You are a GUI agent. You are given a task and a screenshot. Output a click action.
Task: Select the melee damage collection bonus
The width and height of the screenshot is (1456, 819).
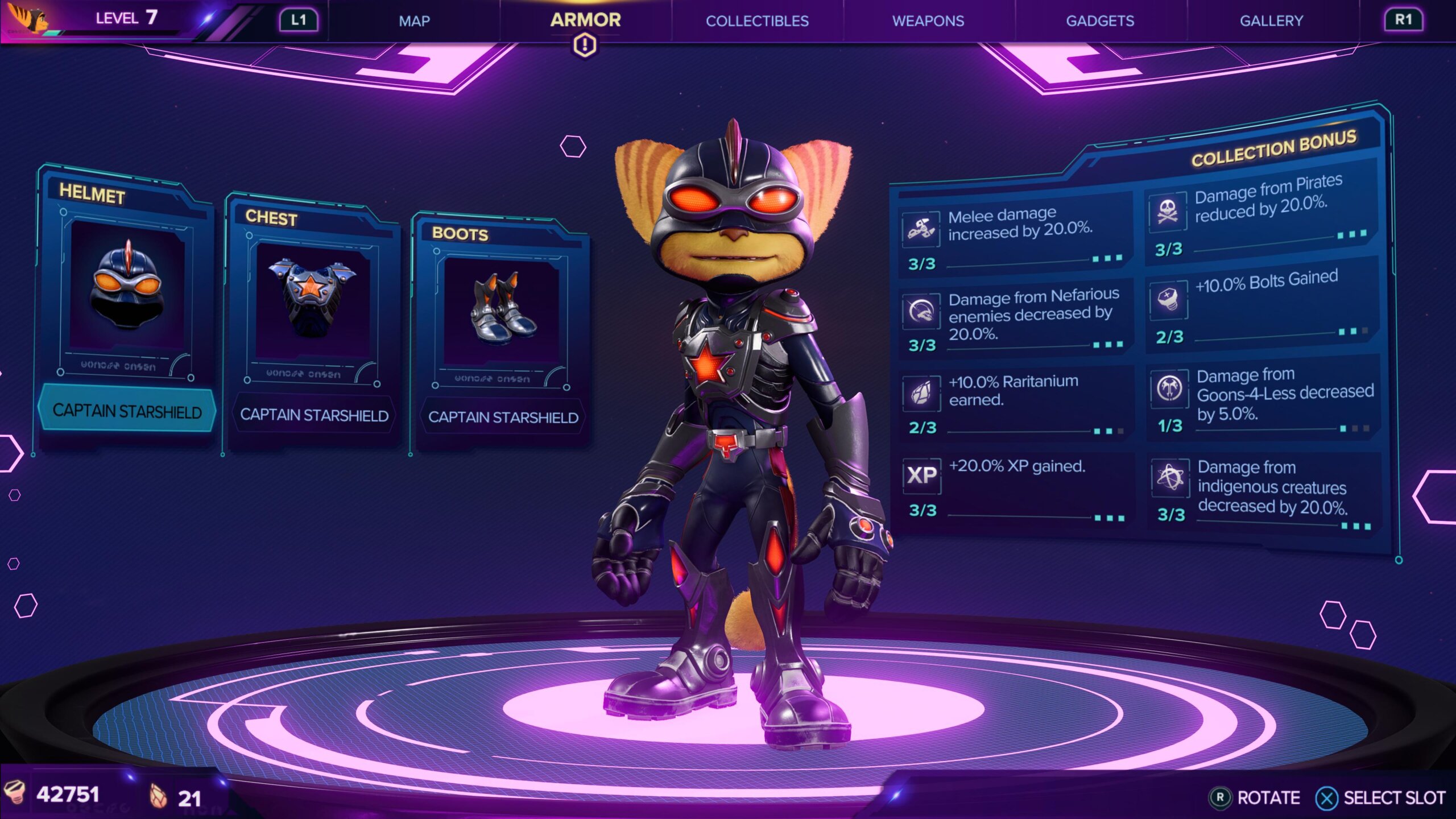click(x=1014, y=238)
